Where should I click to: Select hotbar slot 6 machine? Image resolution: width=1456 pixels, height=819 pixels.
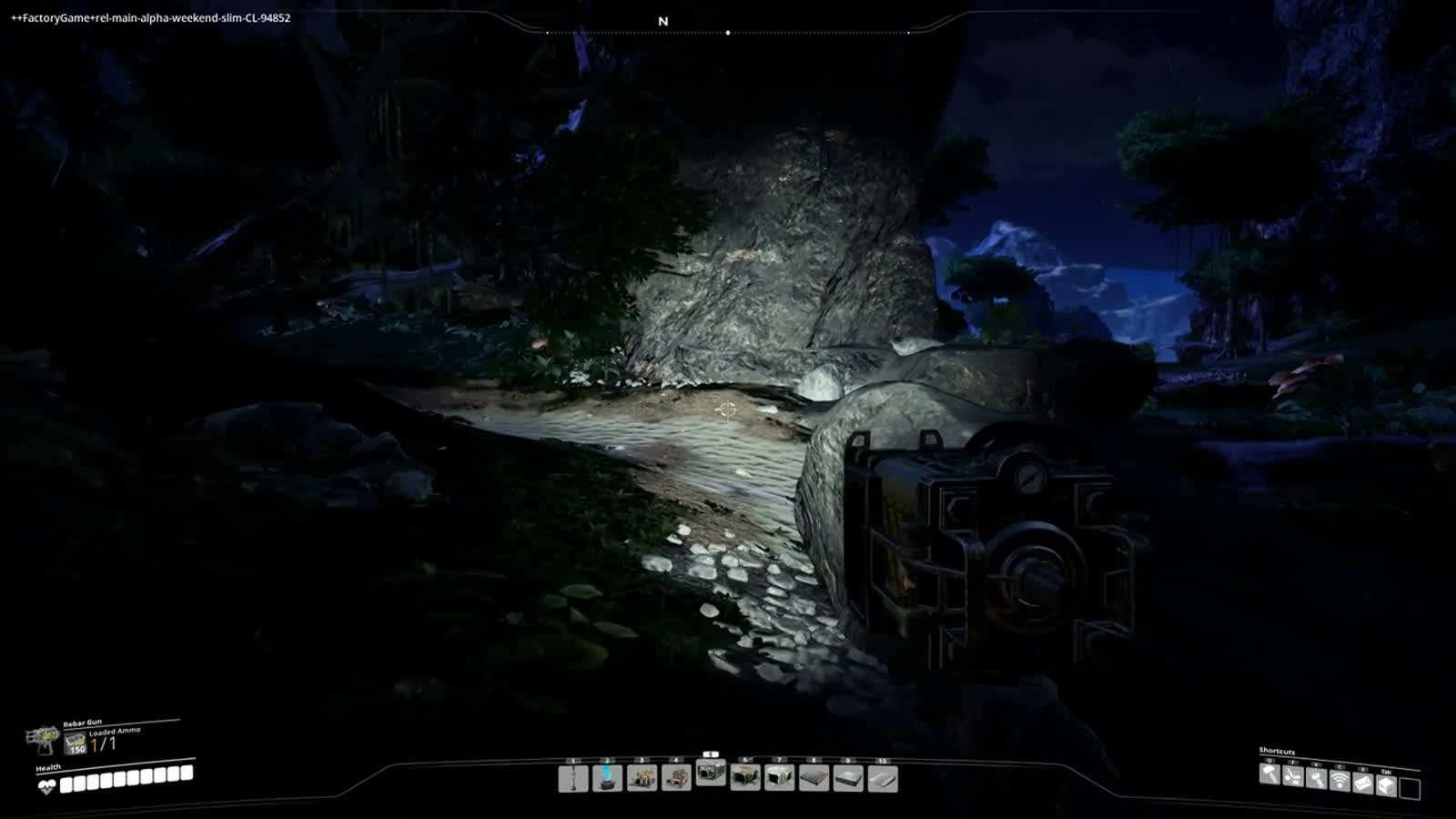[745, 779]
